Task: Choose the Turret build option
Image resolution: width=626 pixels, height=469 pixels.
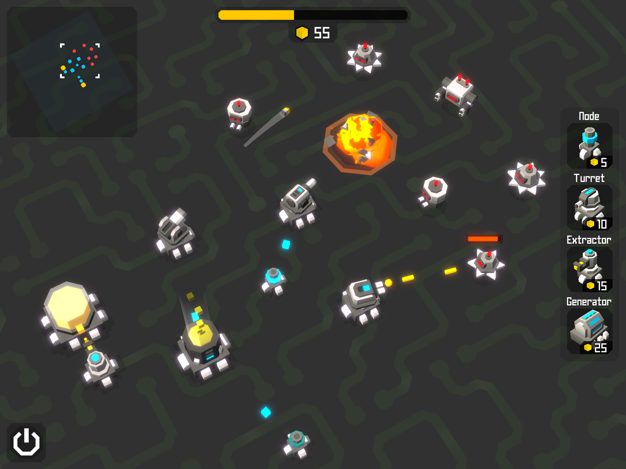Action: 589,207
